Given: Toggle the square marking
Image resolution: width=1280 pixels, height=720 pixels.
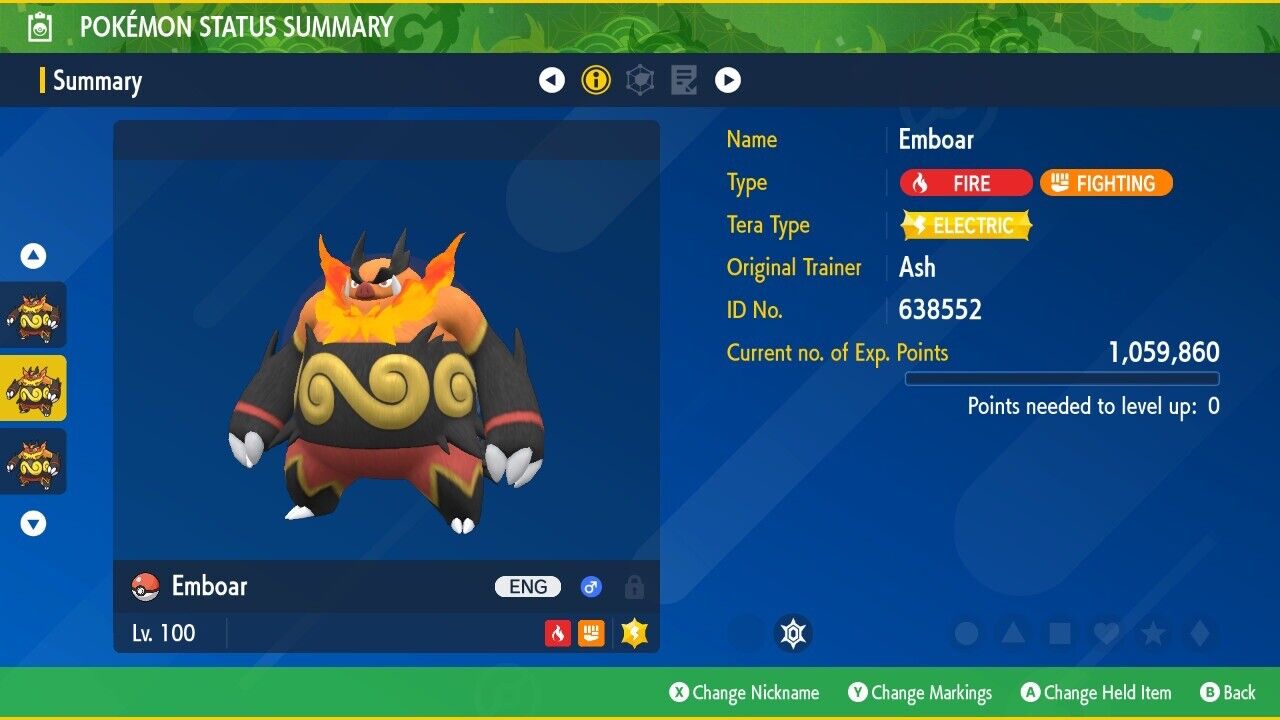Looking at the screenshot, I should point(1060,633).
